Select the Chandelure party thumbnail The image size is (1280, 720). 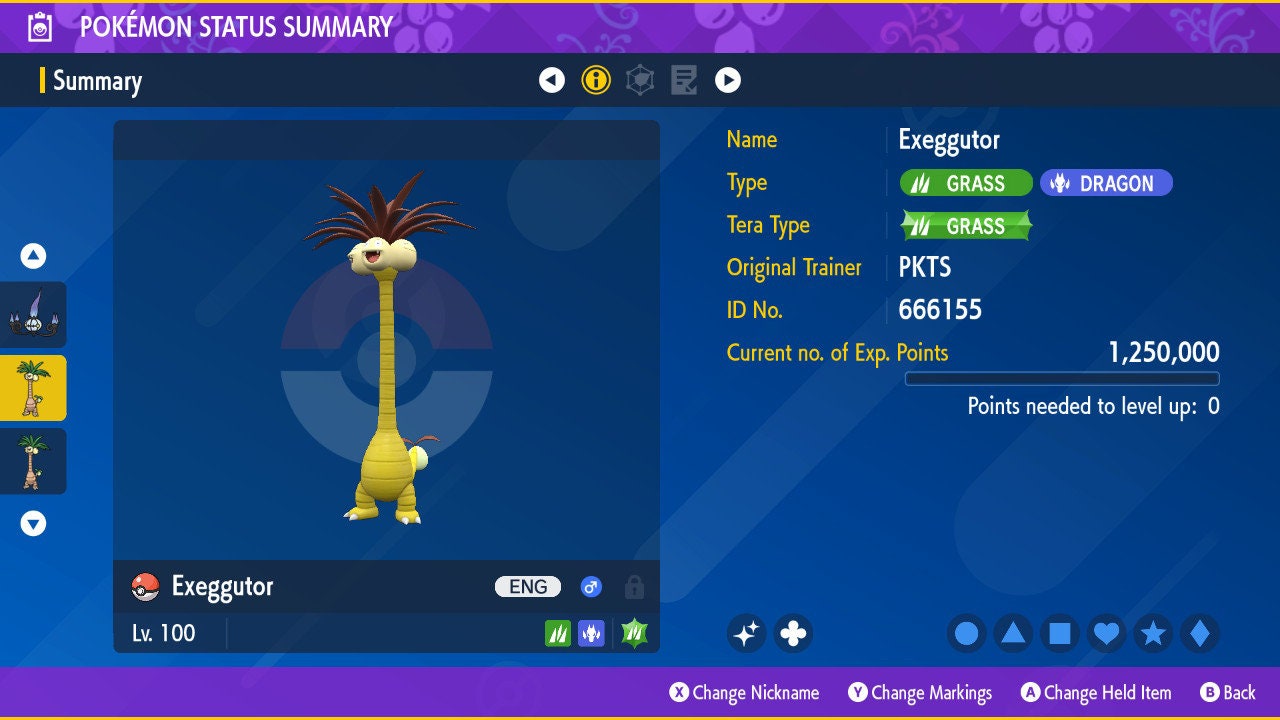pos(33,315)
